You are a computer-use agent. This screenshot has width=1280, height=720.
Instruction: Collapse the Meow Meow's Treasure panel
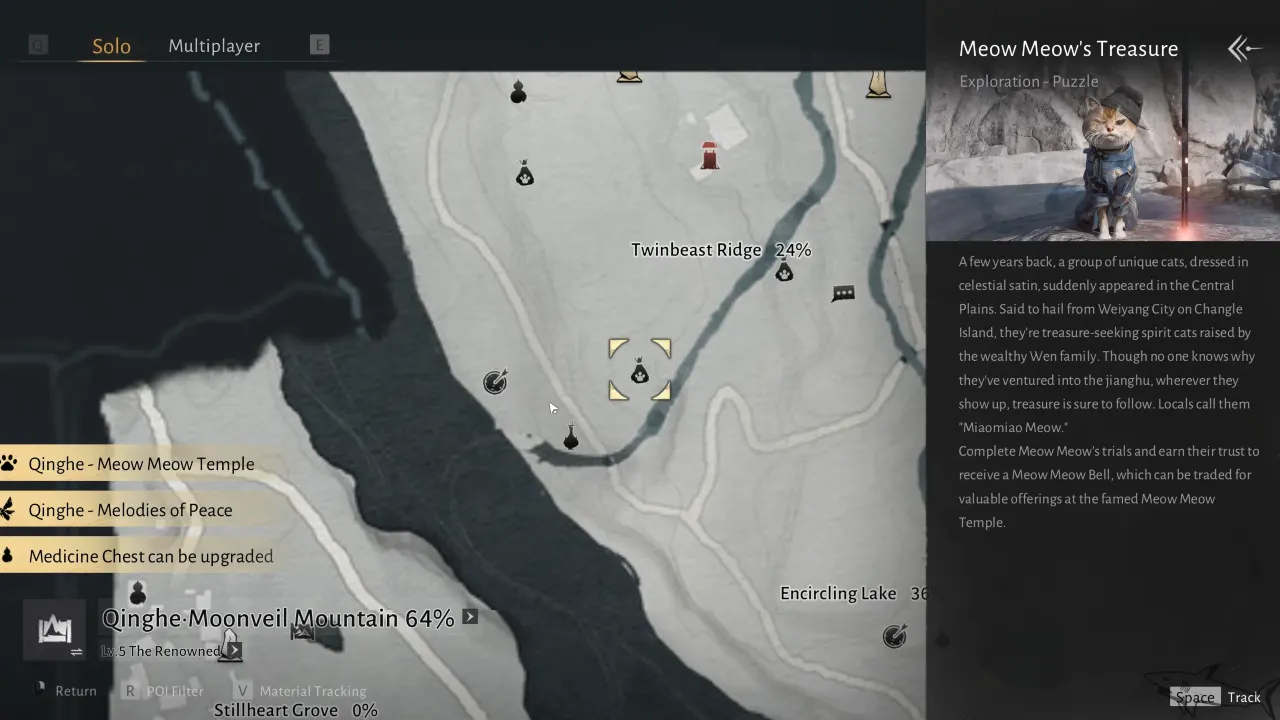1242,47
